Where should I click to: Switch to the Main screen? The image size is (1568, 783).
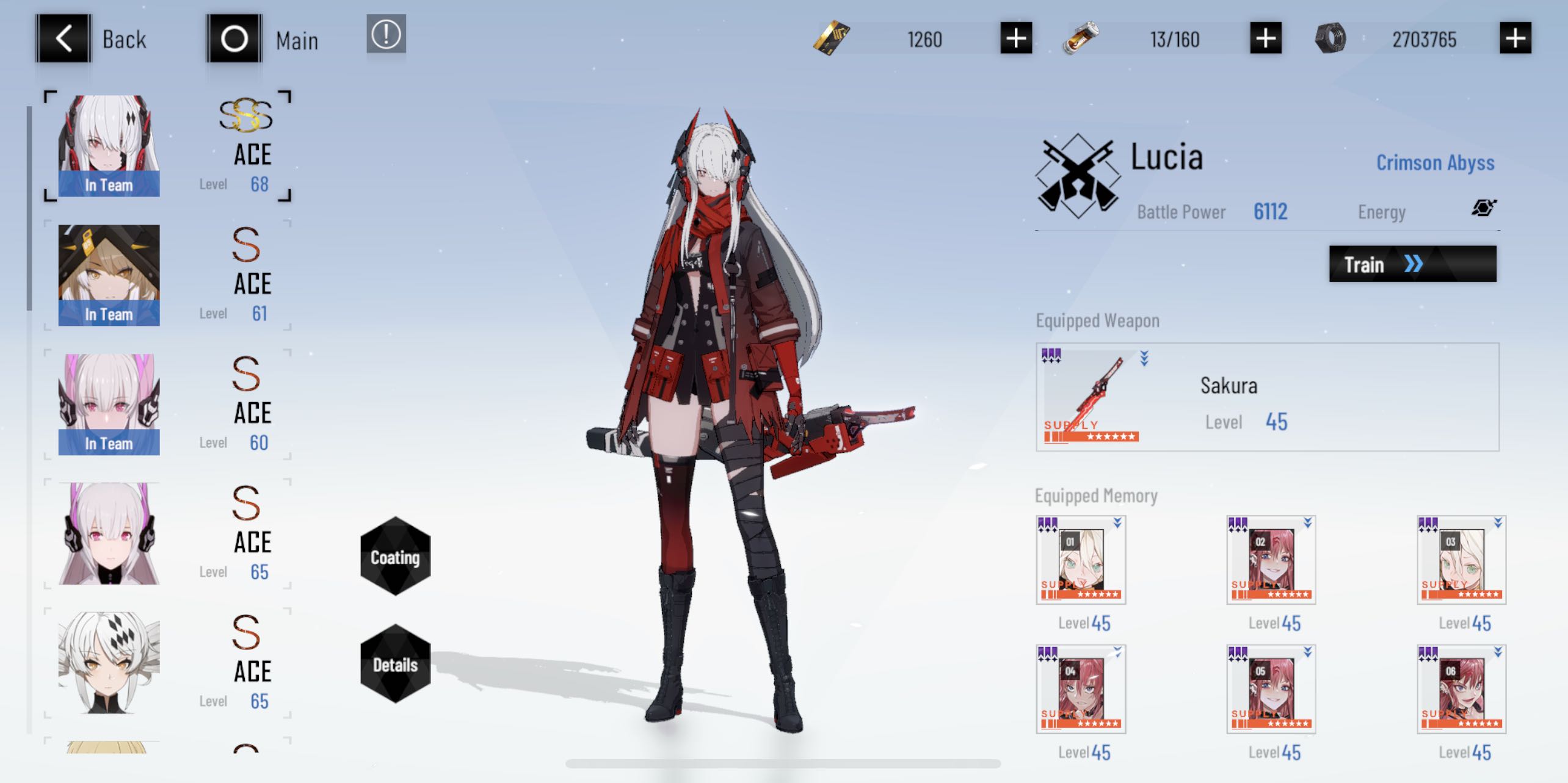pos(233,38)
